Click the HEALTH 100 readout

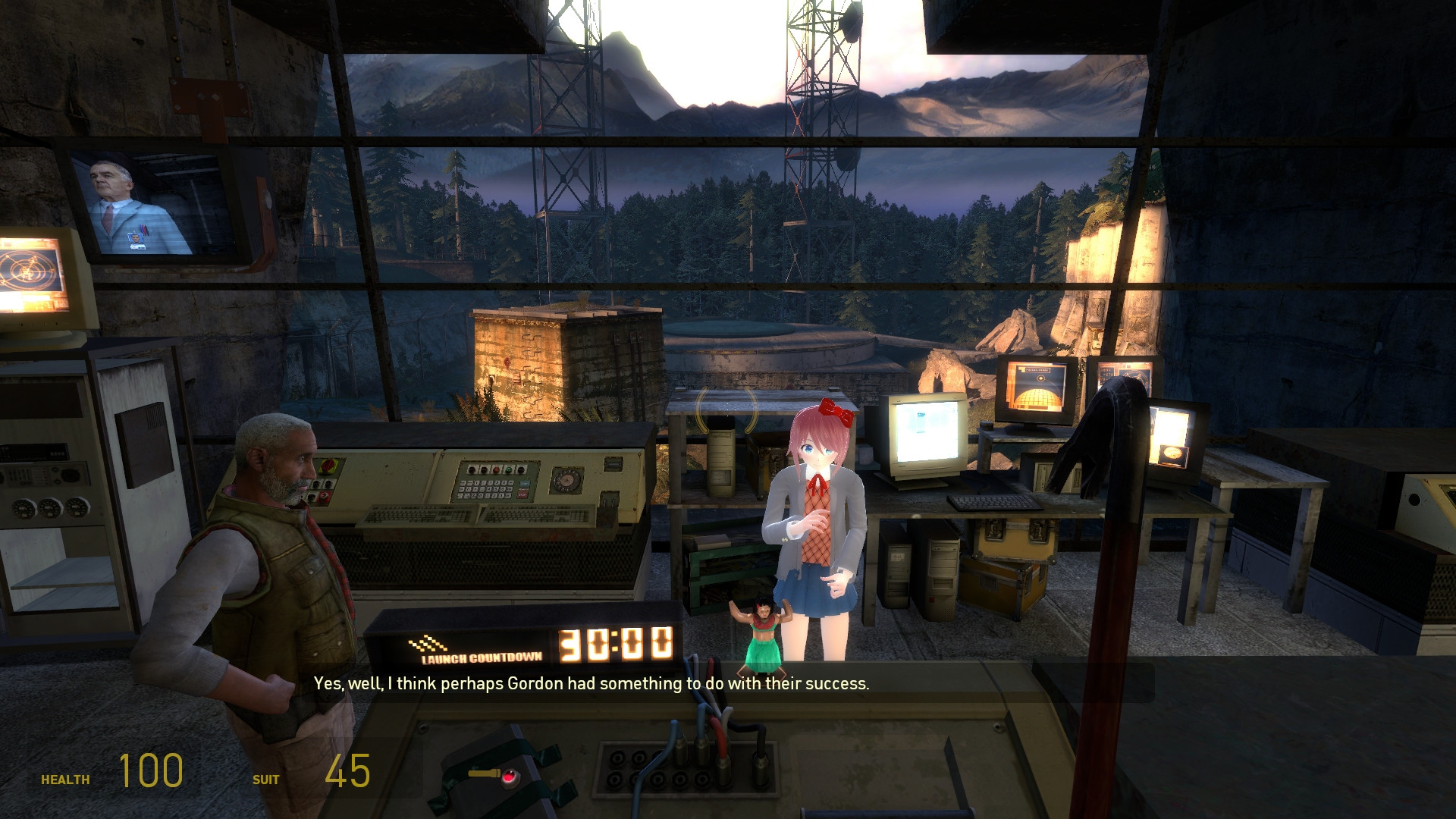149,773
